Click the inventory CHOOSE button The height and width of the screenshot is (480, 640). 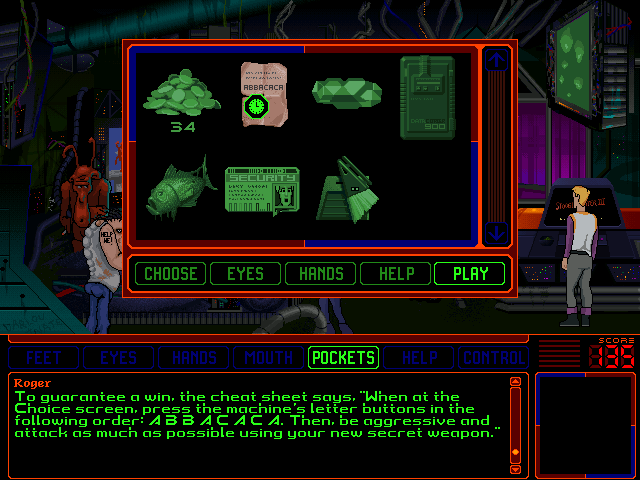170,273
